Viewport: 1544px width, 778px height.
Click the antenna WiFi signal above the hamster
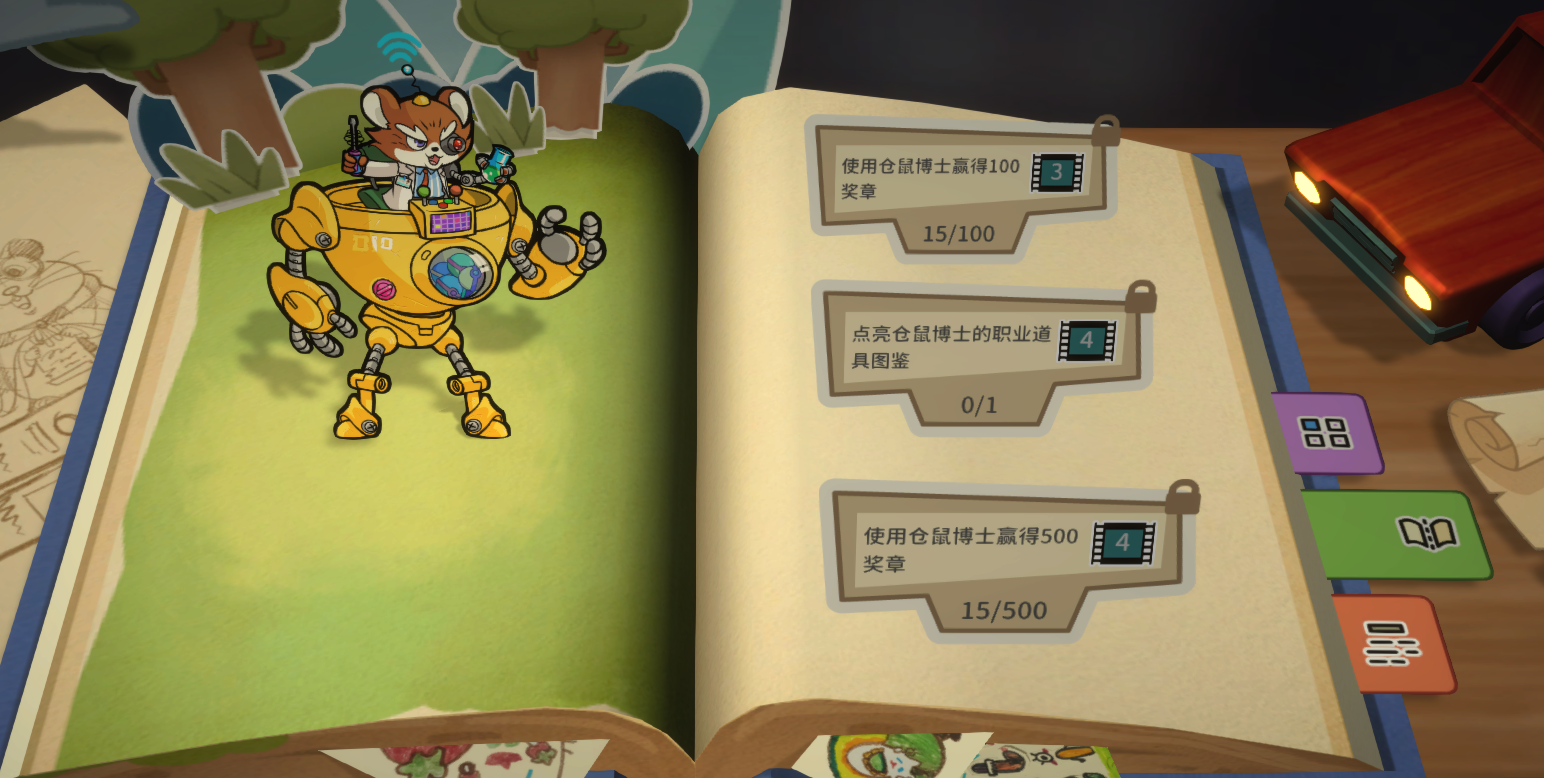(x=399, y=45)
